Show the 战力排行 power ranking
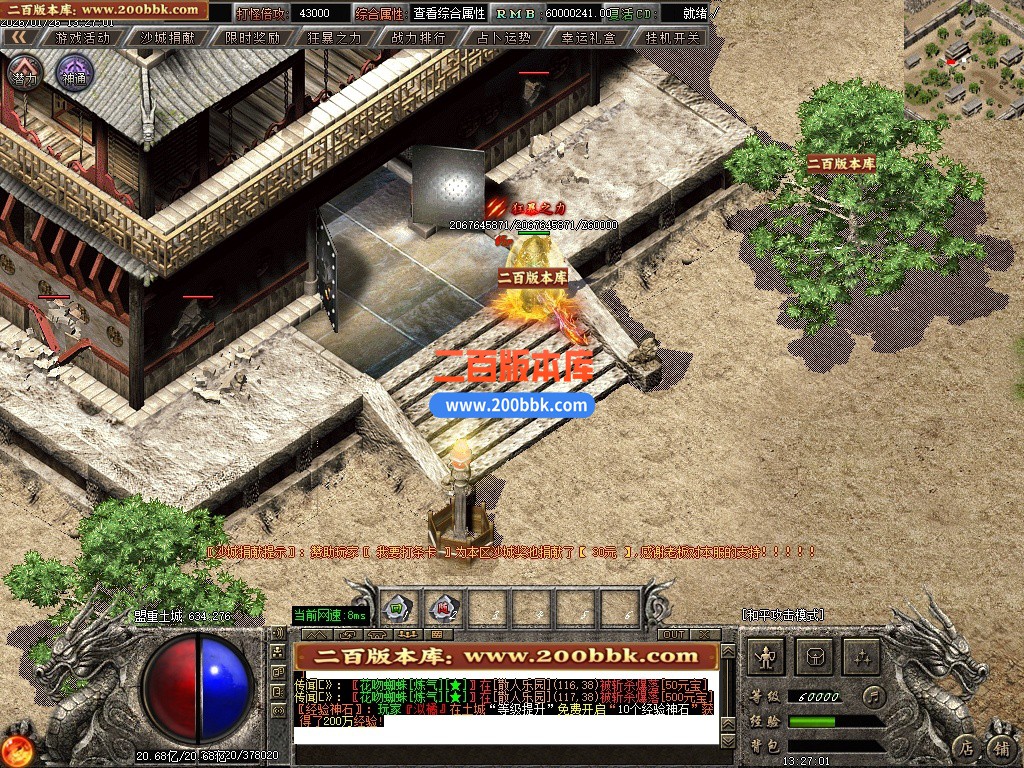The image size is (1024, 768). [x=419, y=37]
